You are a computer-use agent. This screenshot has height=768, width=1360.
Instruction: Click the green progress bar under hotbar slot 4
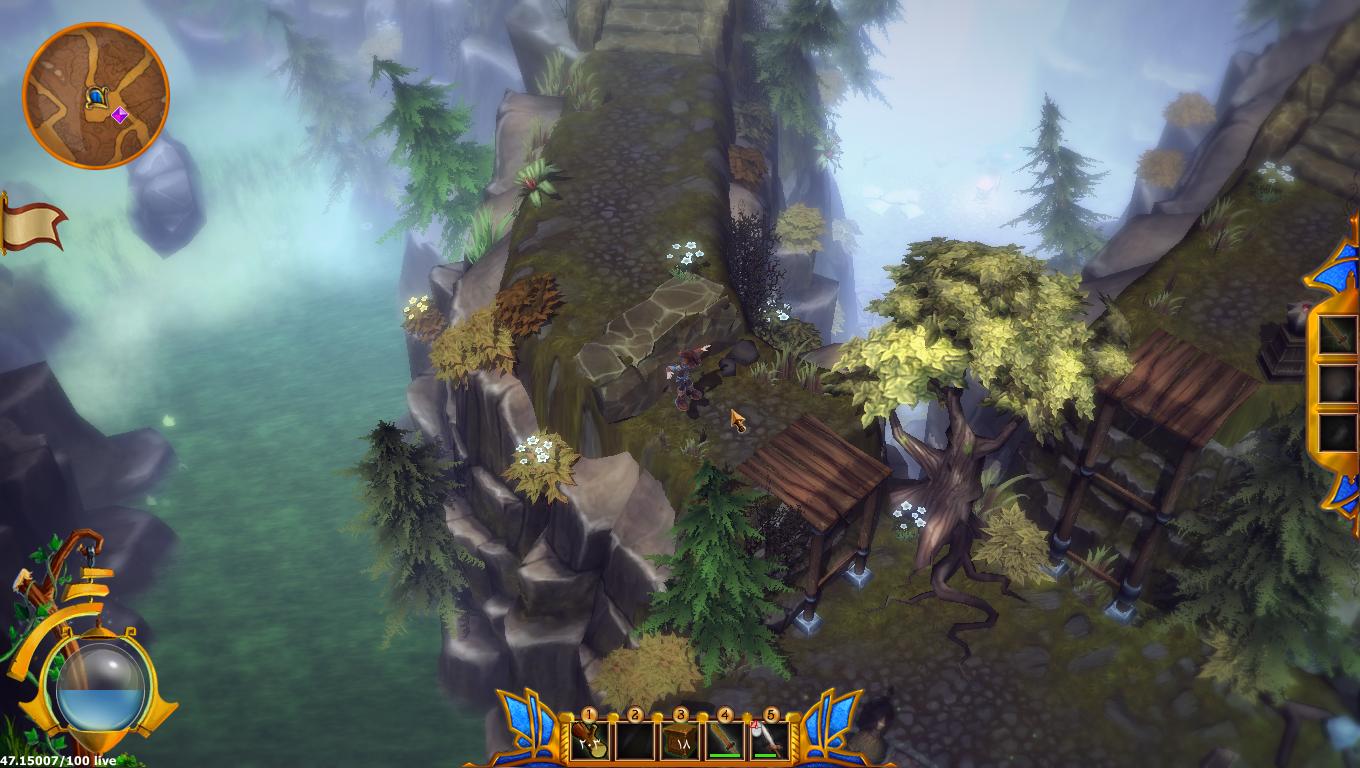724,754
